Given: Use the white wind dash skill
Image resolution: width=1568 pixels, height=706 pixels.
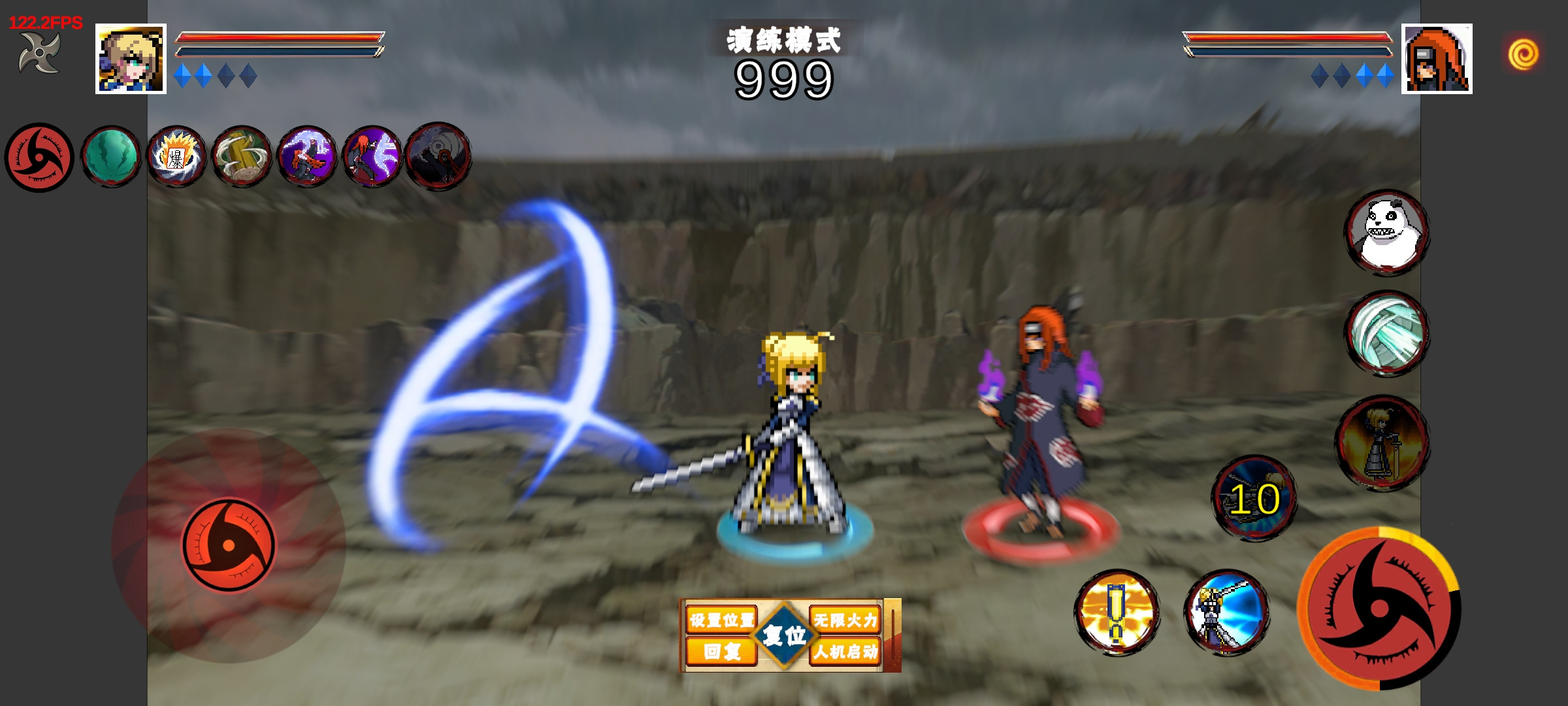Looking at the screenshot, I should tap(1386, 333).
